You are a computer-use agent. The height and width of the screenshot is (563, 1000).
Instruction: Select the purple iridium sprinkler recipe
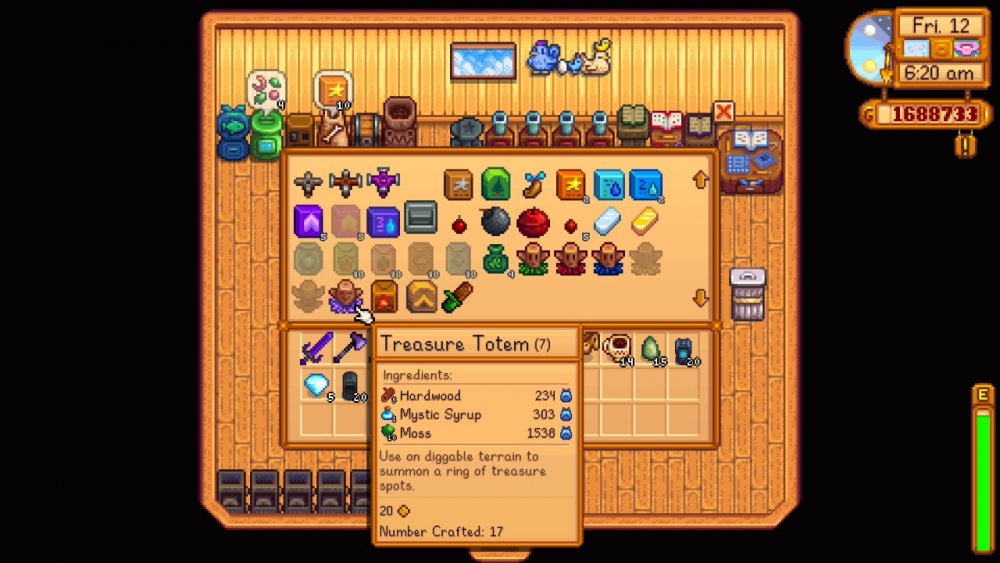pos(383,184)
